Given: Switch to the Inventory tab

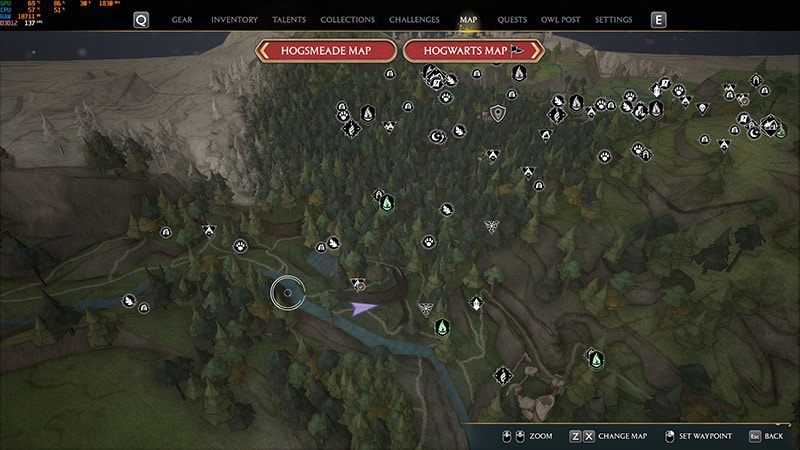Looking at the screenshot, I should (234, 20).
